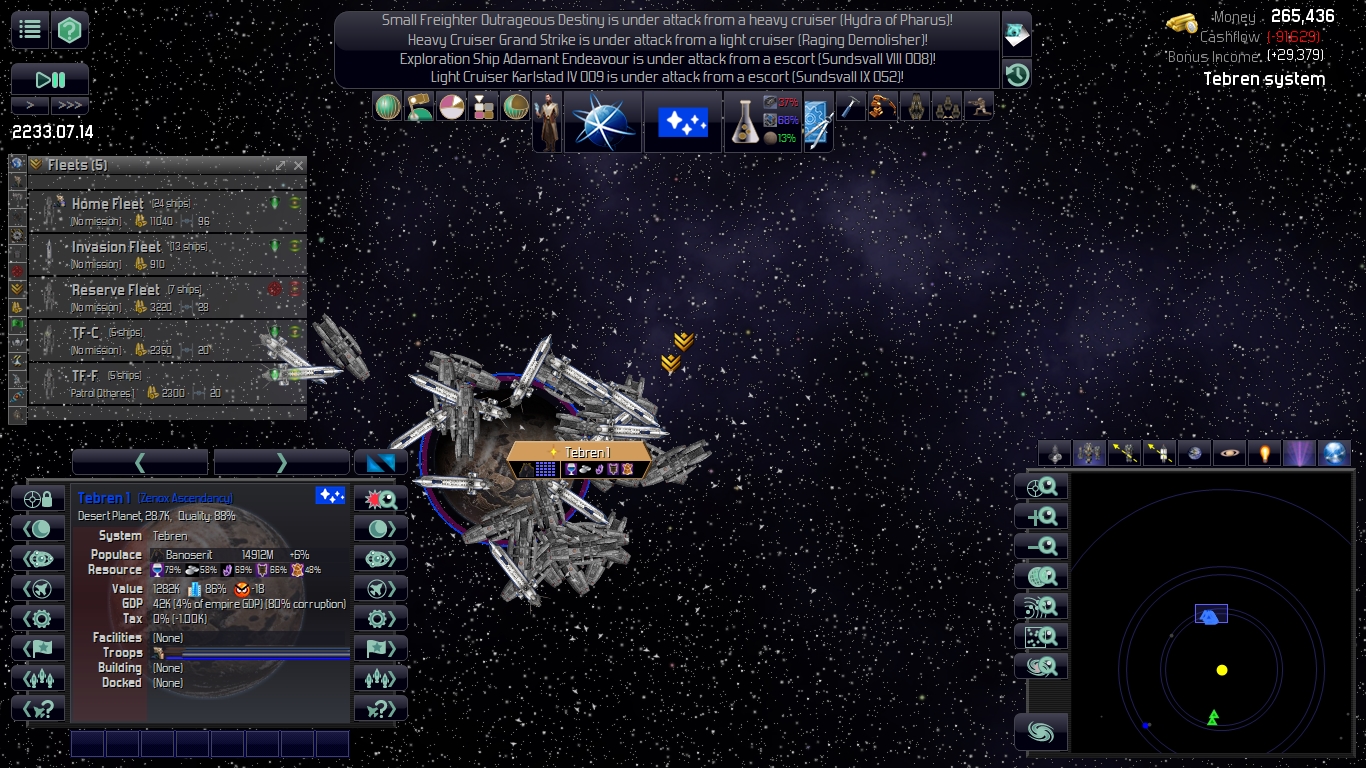Image resolution: width=1366 pixels, height=768 pixels.
Task: Open the research flask screen
Action: pos(743,121)
